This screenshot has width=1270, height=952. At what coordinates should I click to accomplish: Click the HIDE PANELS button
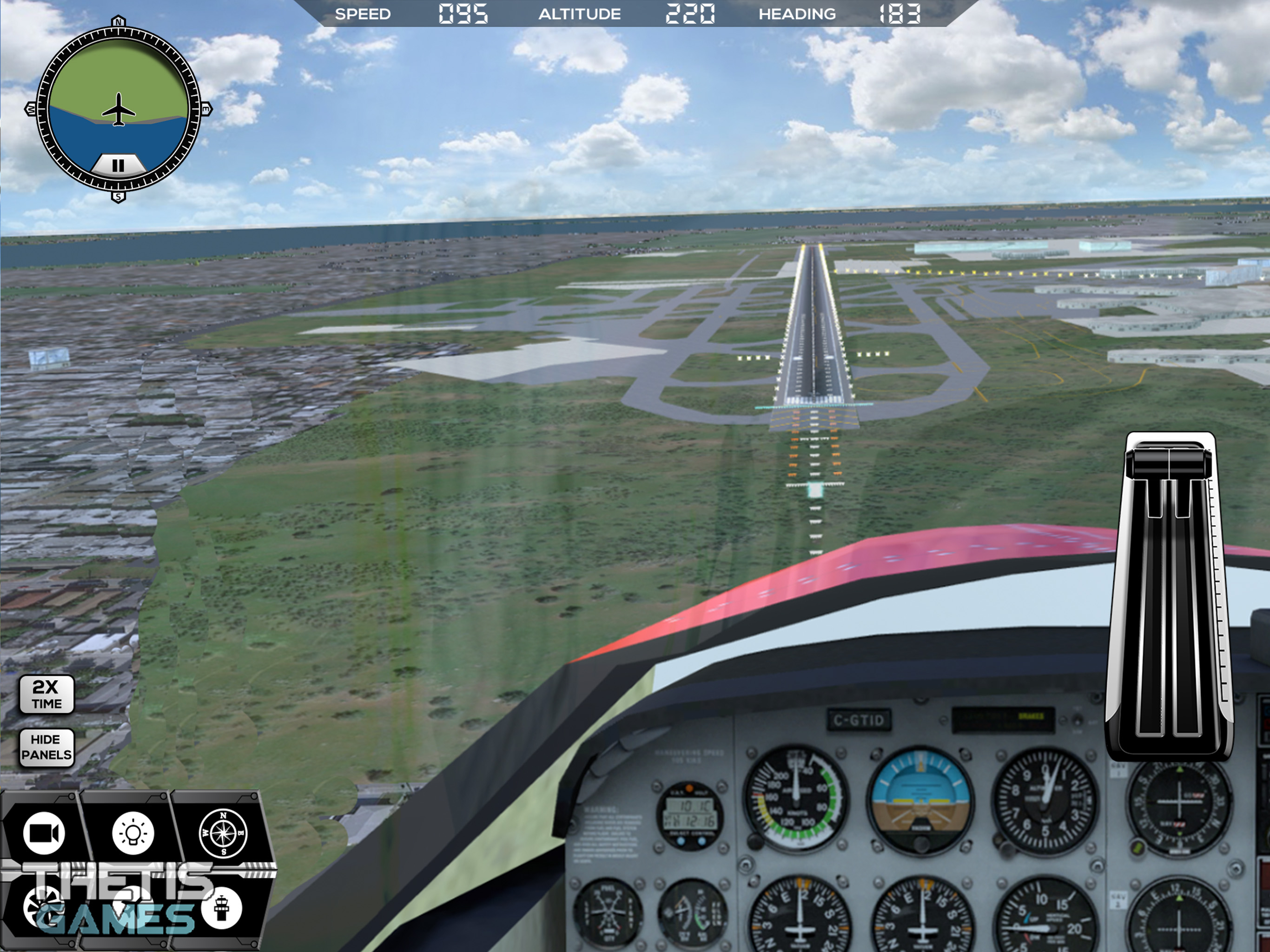pos(46,747)
